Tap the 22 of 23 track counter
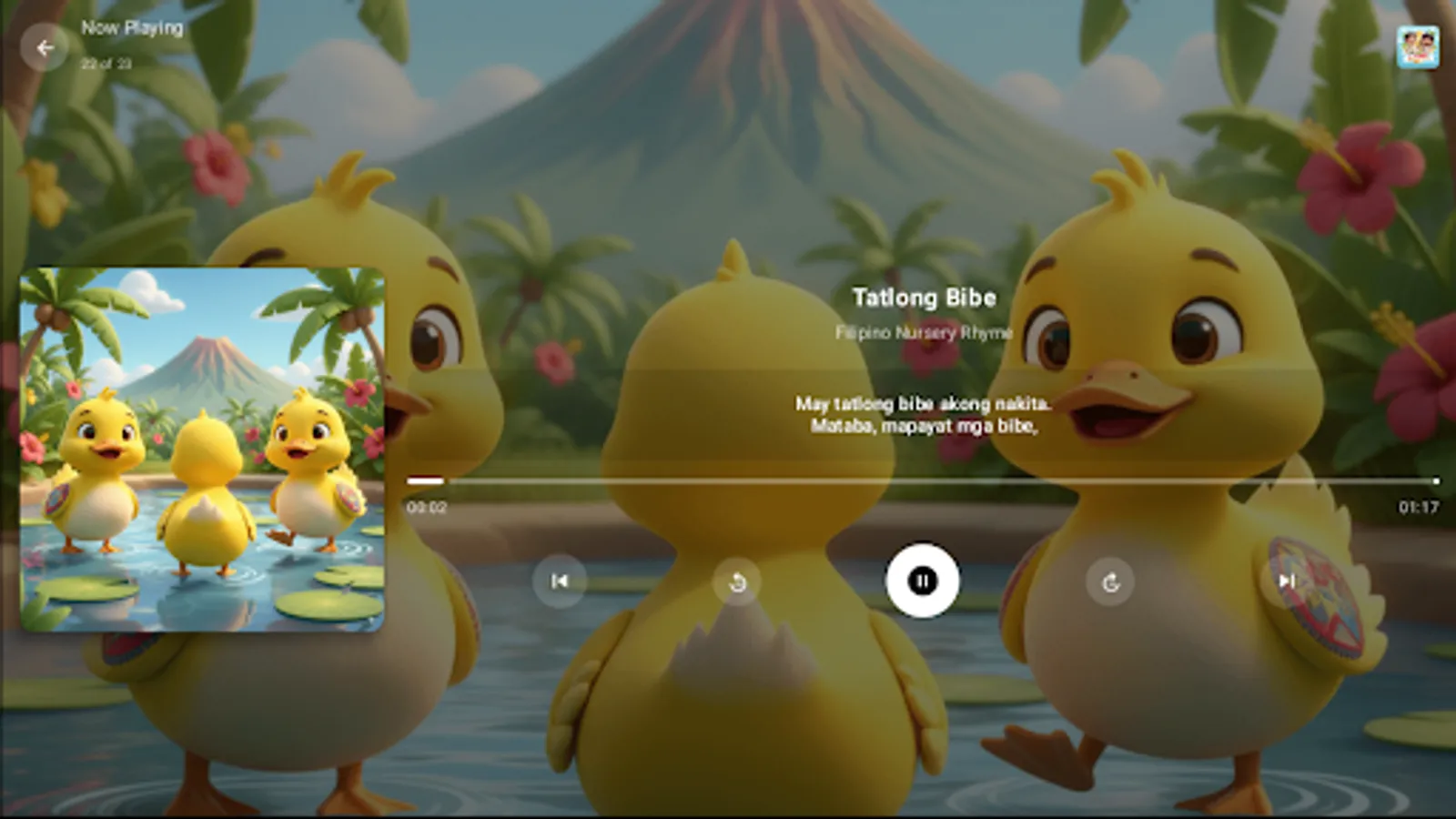 click(105, 64)
